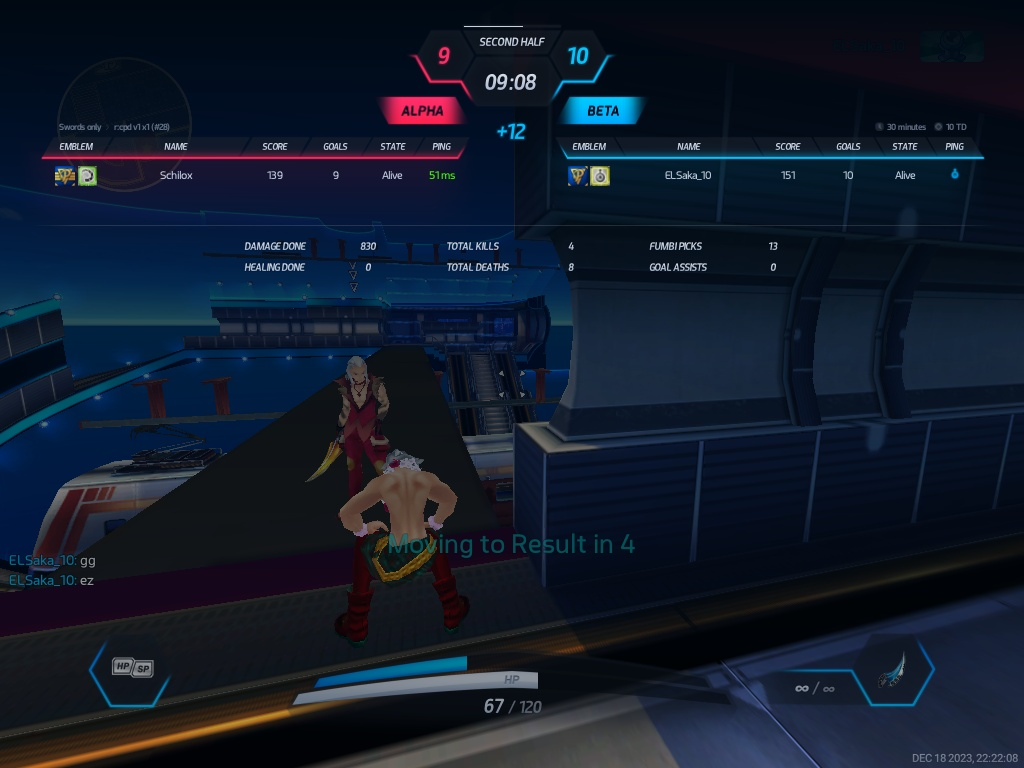
Task: Click the stopwatch emblem beside ELSaka_10
Action: [600, 176]
